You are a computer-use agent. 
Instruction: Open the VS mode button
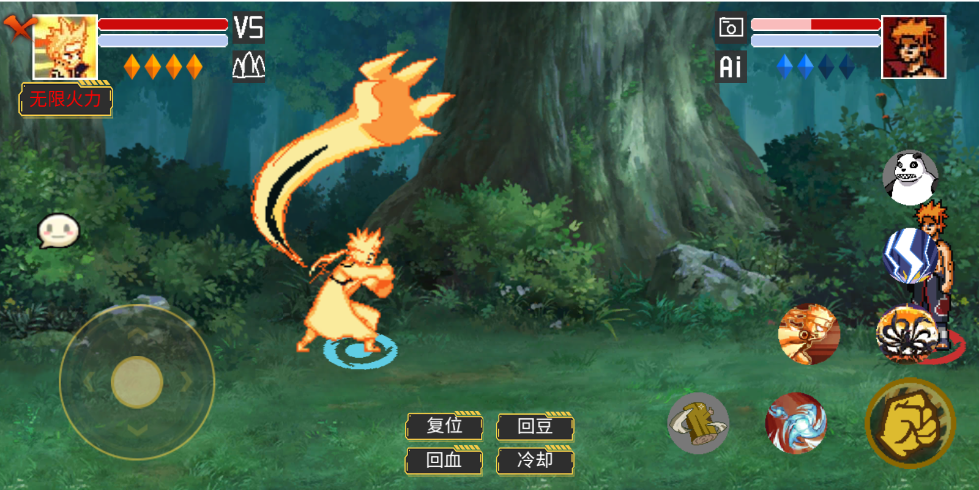pos(248,27)
